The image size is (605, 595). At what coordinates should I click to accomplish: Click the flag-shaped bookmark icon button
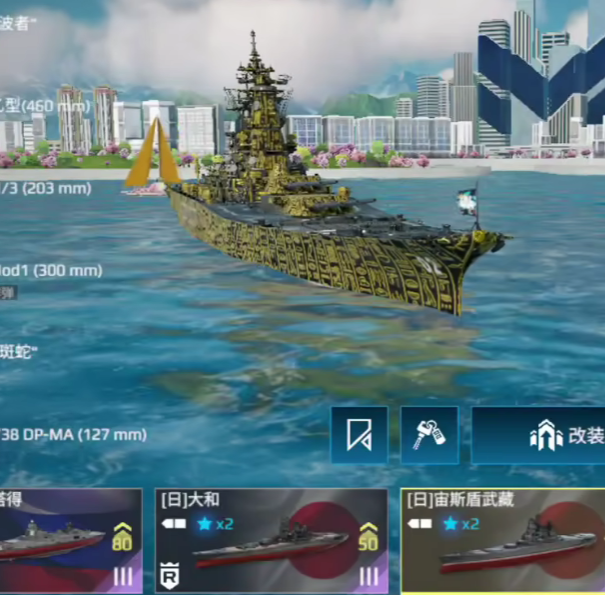359,435
